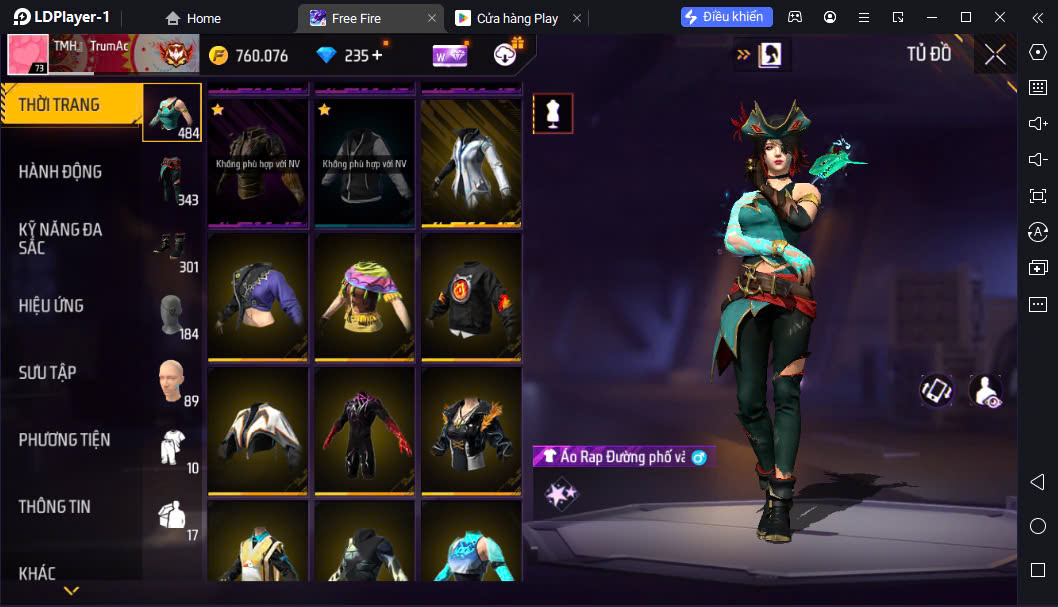
Task: Select the shoes subcategory with 301 items
Action: coord(172,247)
